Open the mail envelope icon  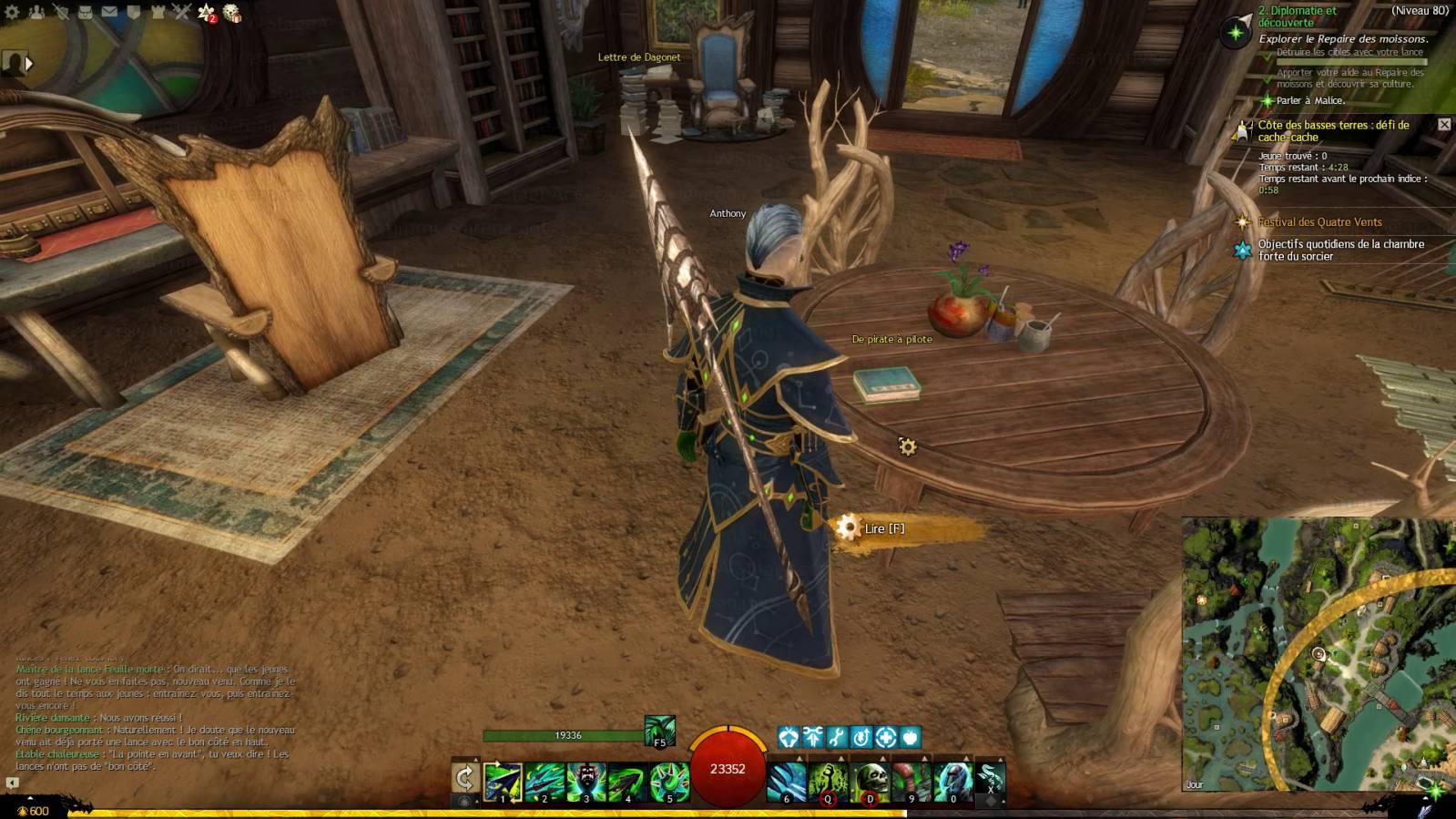(109, 12)
